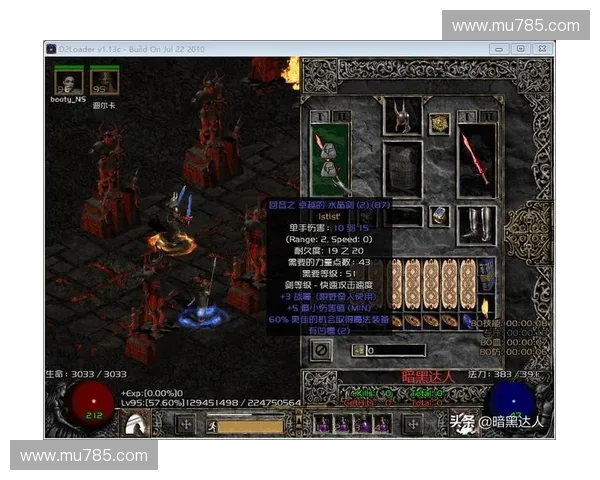Toggle the run/walk button
The width and height of the screenshot is (600, 480).
point(212,424)
